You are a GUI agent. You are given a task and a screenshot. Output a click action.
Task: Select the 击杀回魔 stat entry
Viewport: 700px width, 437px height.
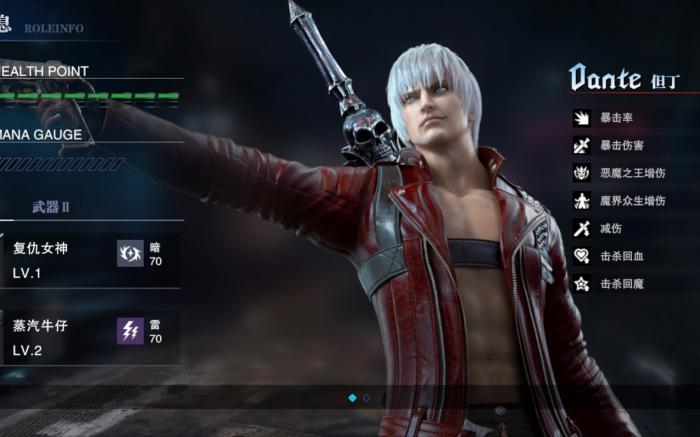tap(622, 284)
